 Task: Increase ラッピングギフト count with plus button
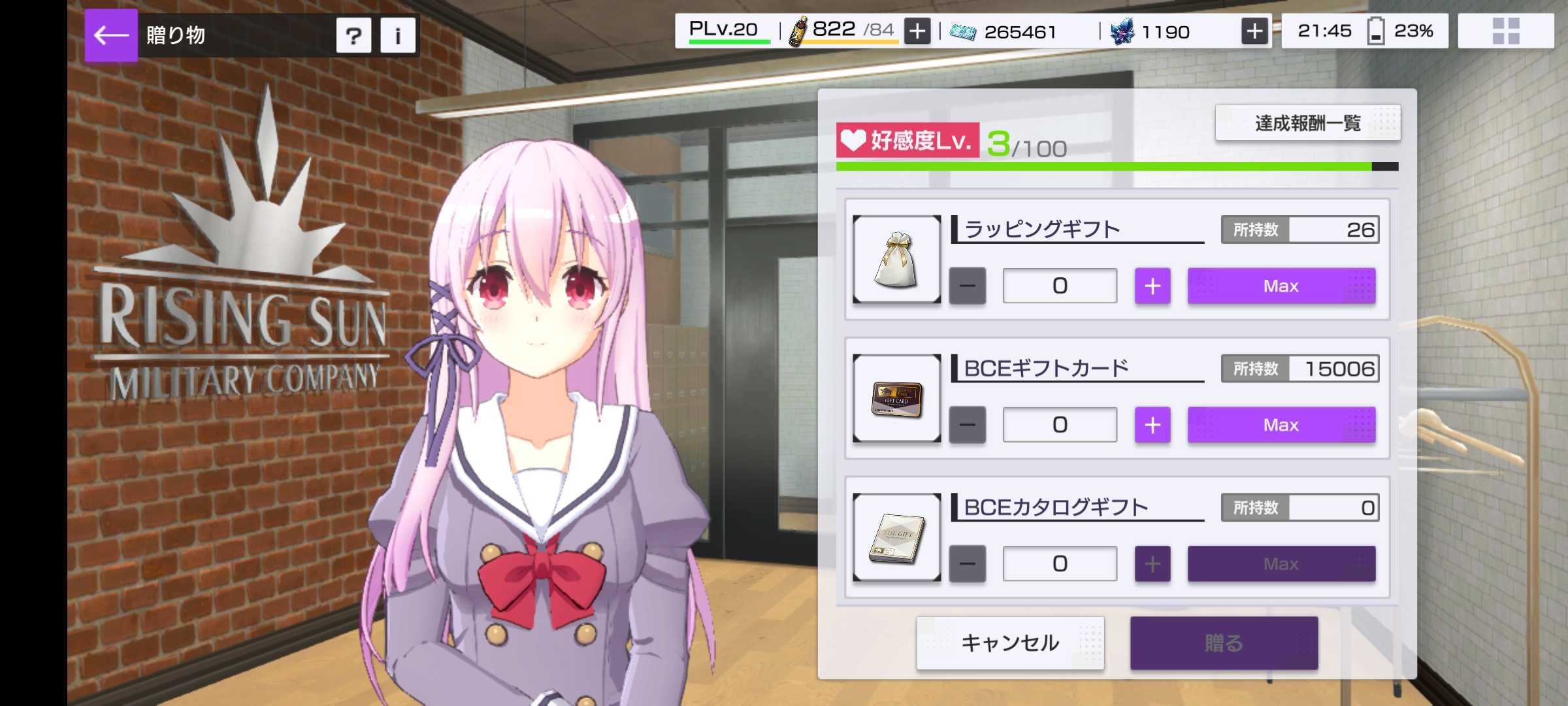click(1152, 286)
